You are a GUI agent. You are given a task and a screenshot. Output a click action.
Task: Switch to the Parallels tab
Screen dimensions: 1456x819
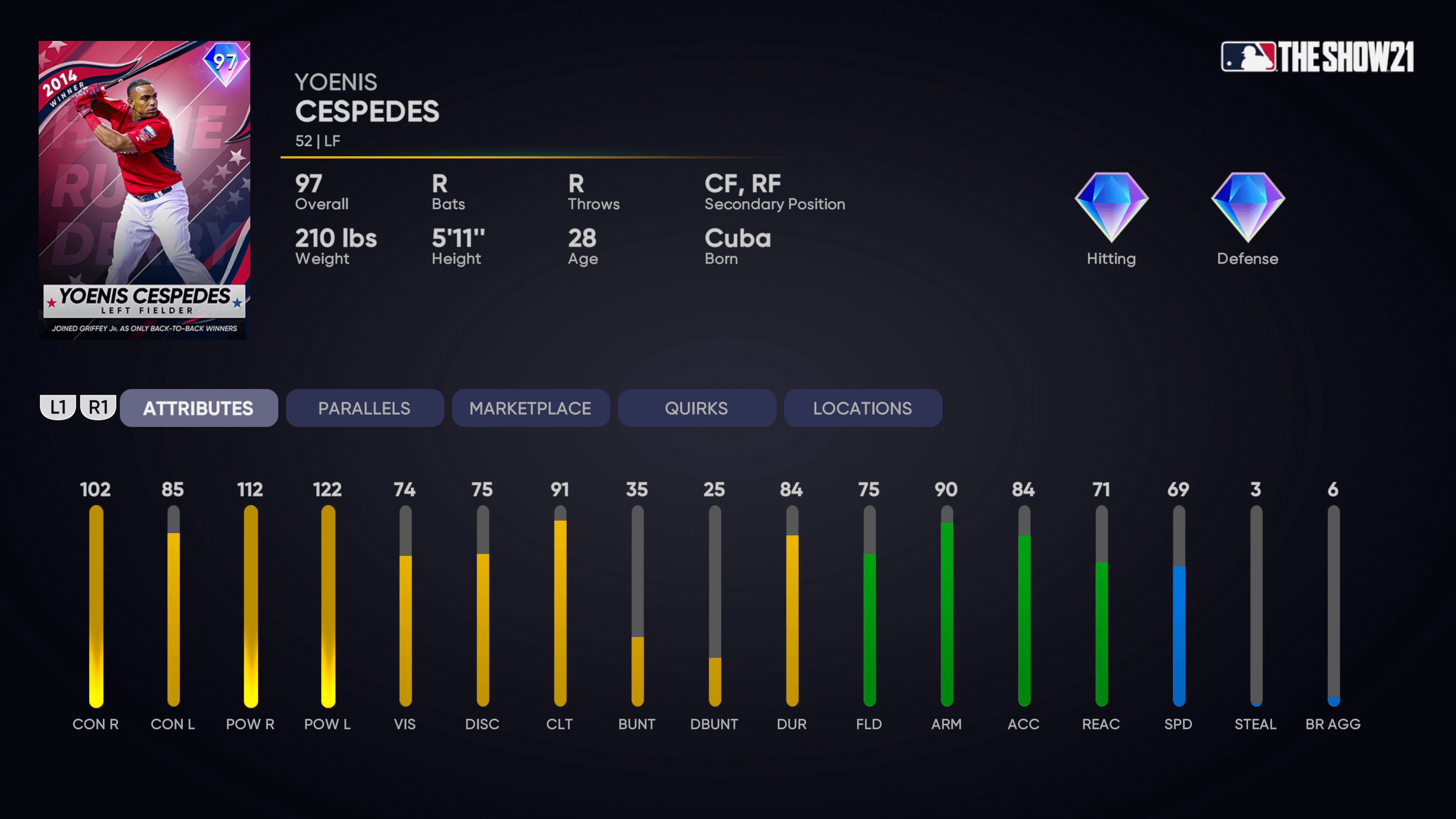(x=364, y=408)
